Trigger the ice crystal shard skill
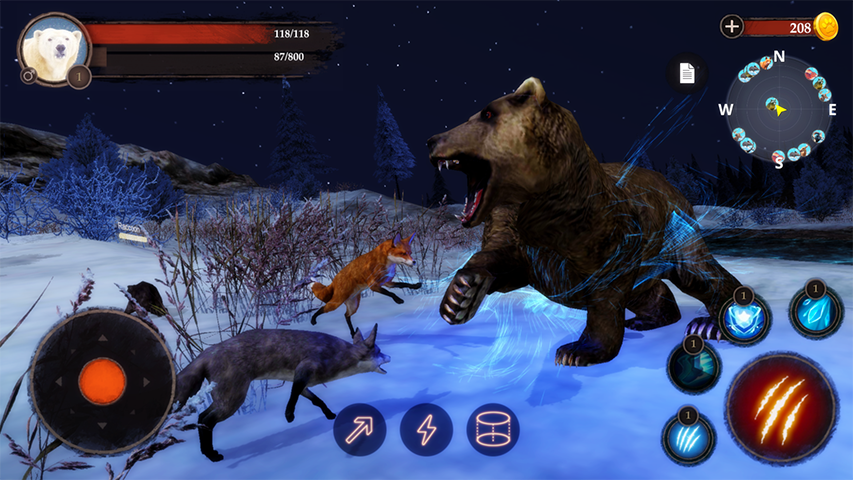The width and height of the screenshot is (853, 480). click(816, 311)
